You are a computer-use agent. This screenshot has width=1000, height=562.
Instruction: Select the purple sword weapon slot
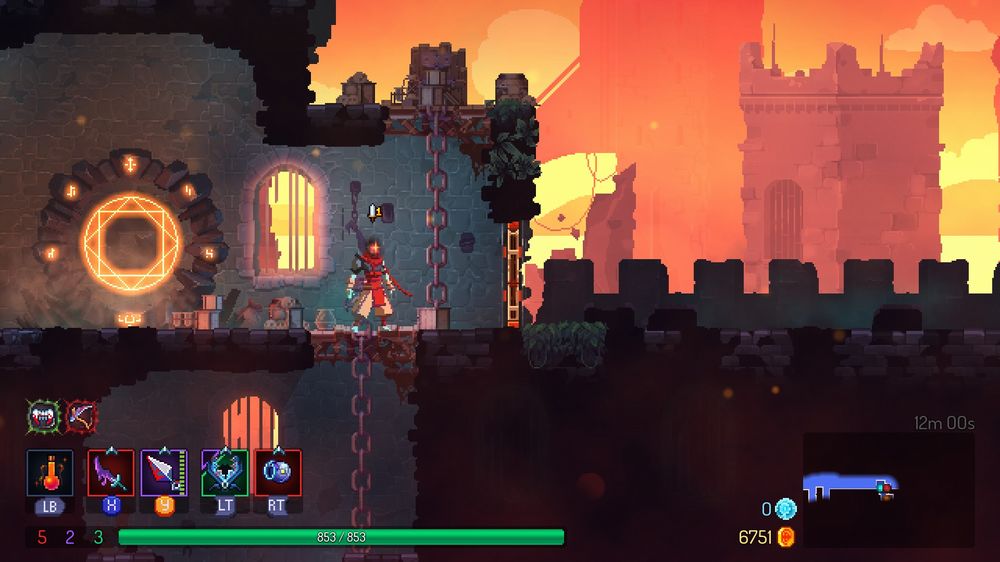click(x=111, y=472)
